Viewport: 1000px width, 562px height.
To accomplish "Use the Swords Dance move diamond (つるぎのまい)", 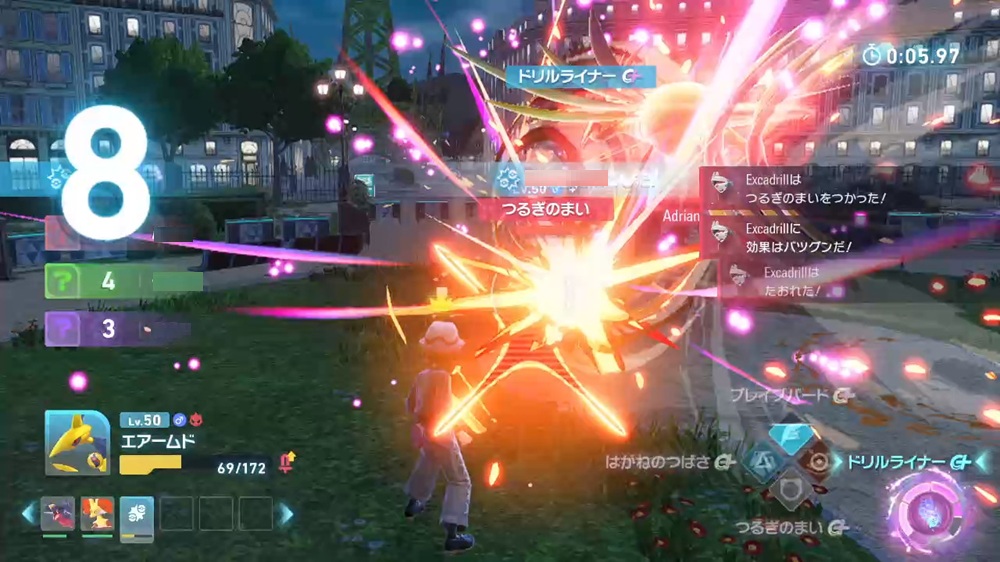I will pos(792,490).
